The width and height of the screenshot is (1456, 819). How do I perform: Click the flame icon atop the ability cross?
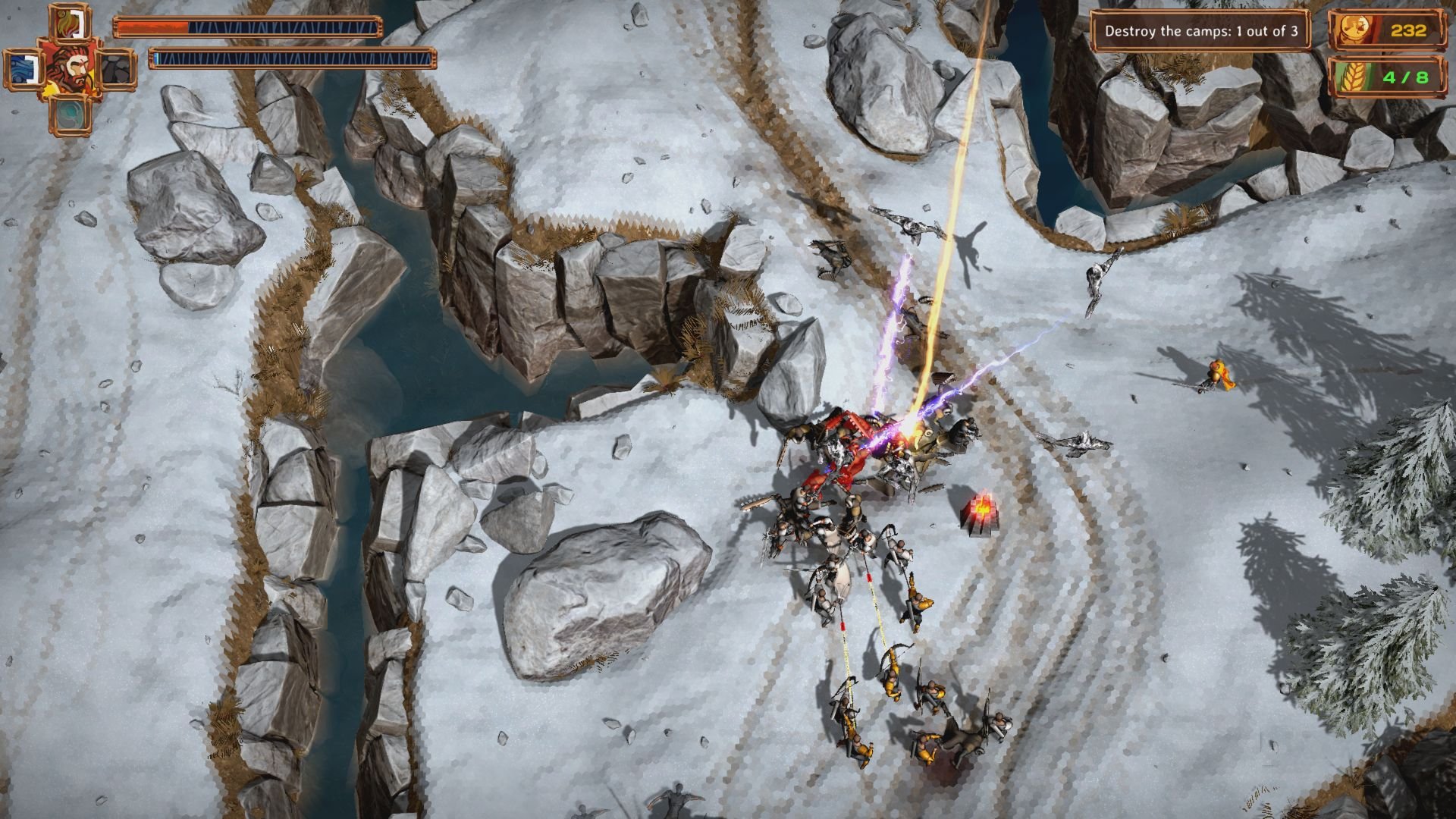(x=68, y=23)
